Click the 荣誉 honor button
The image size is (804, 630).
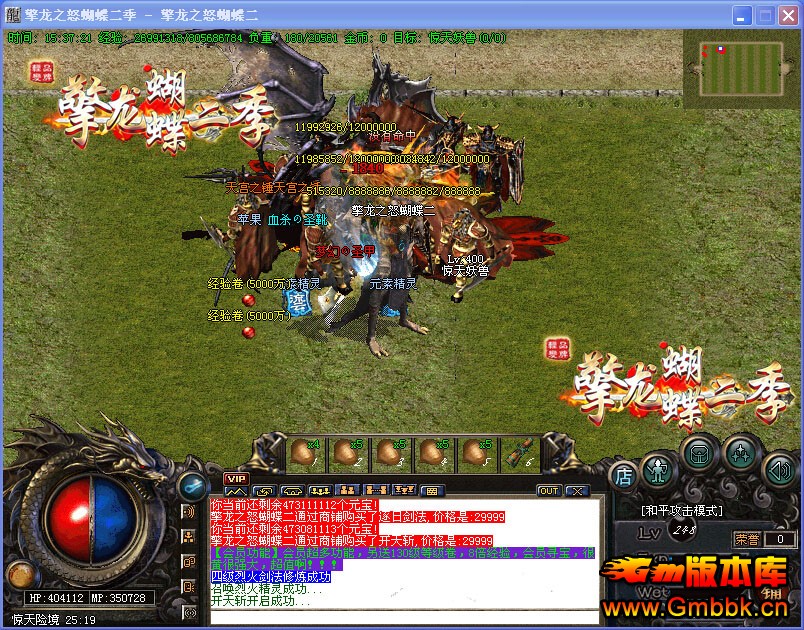point(747,539)
